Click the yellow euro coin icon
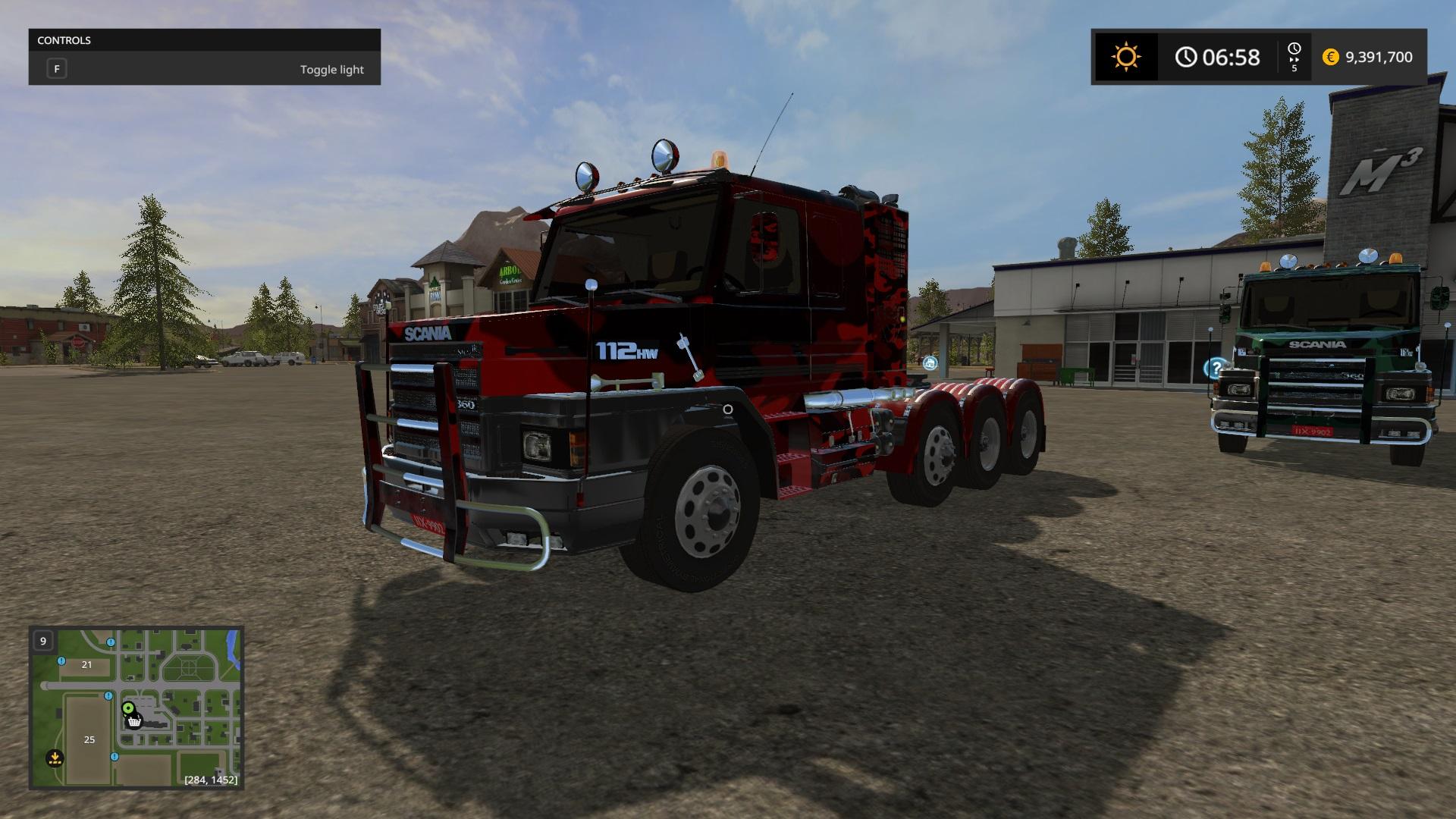Screen dimensions: 1456x819 click(1330, 57)
